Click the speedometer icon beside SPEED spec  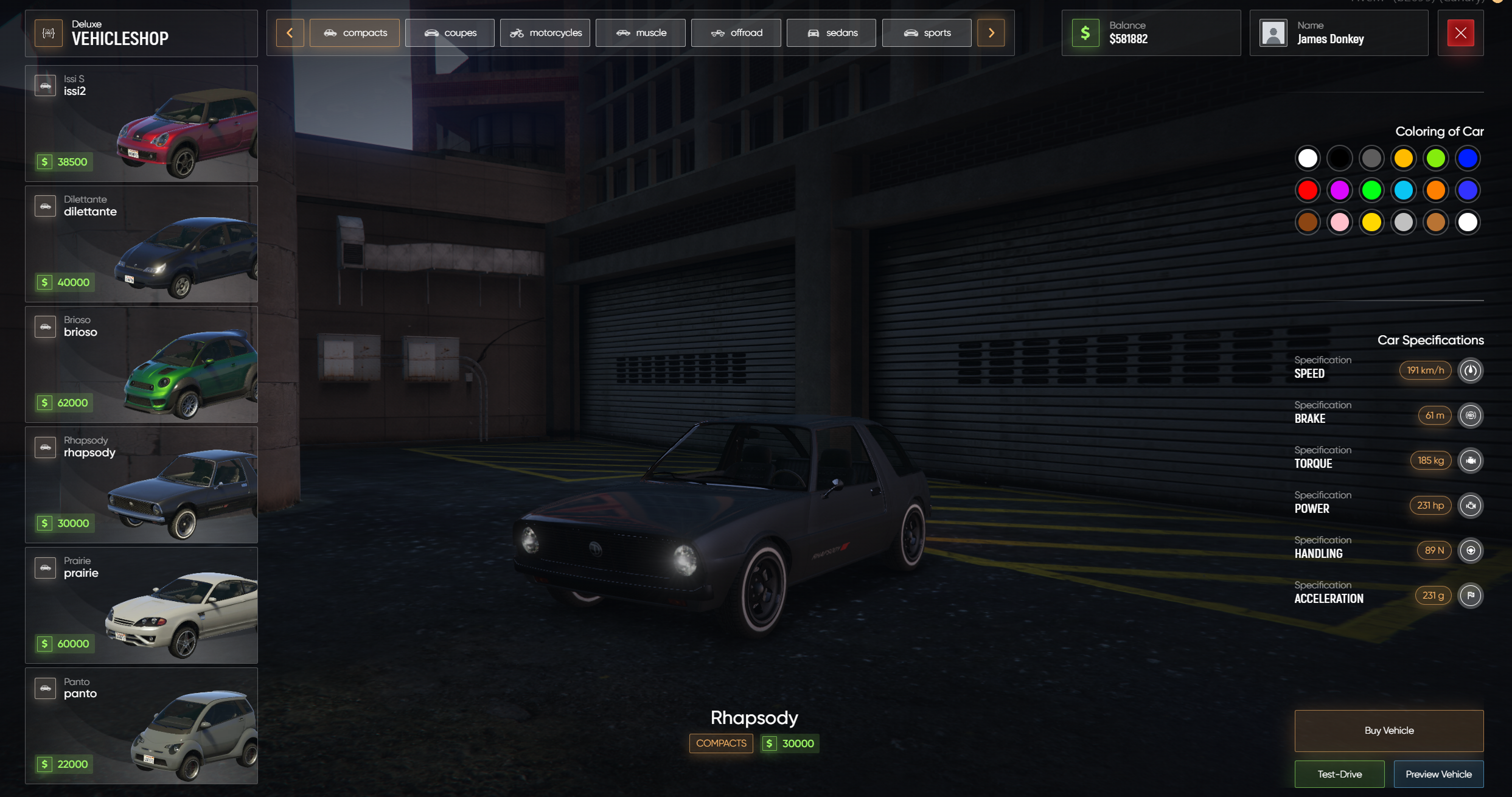click(1471, 371)
